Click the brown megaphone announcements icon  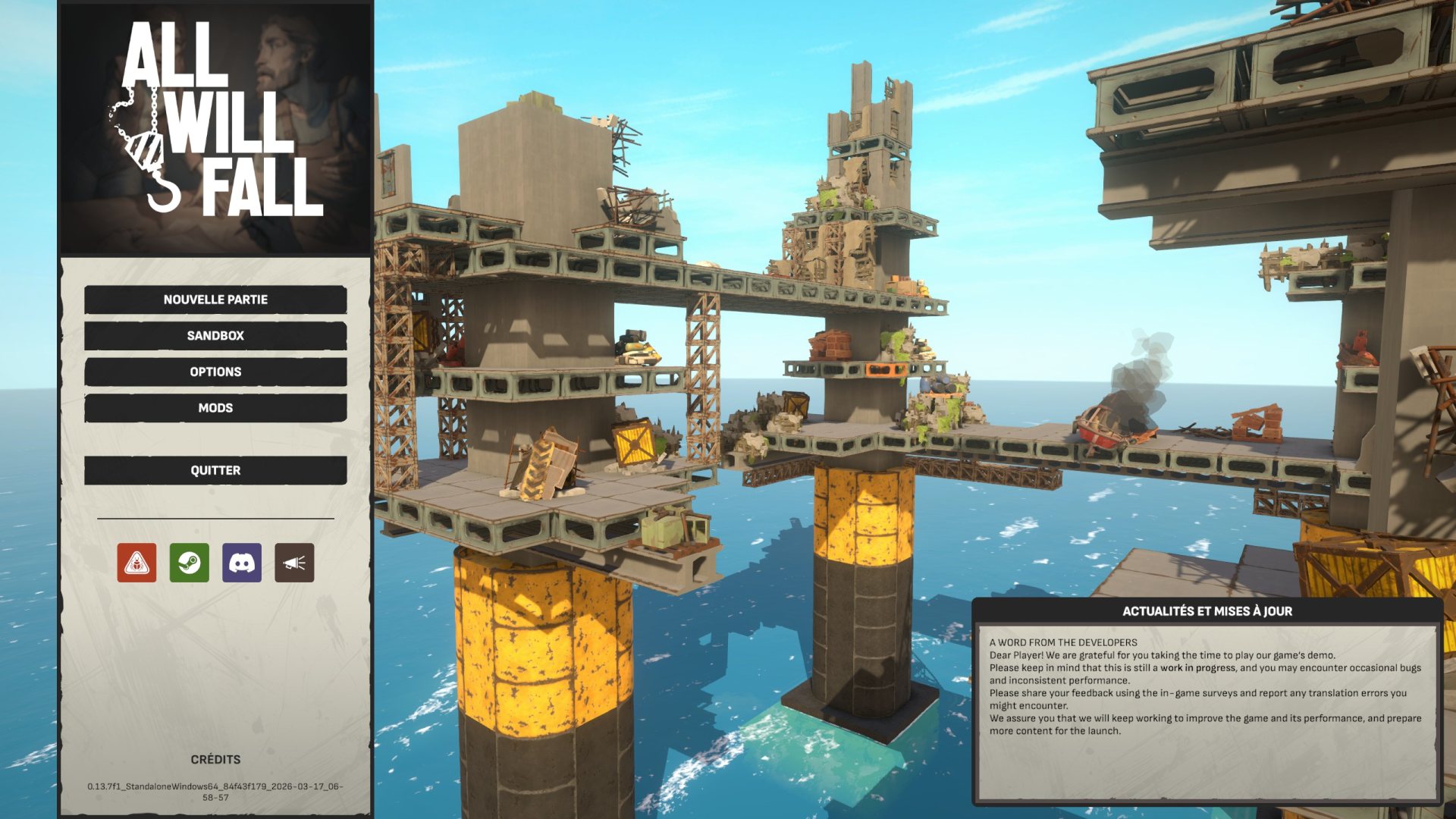click(294, 563)
